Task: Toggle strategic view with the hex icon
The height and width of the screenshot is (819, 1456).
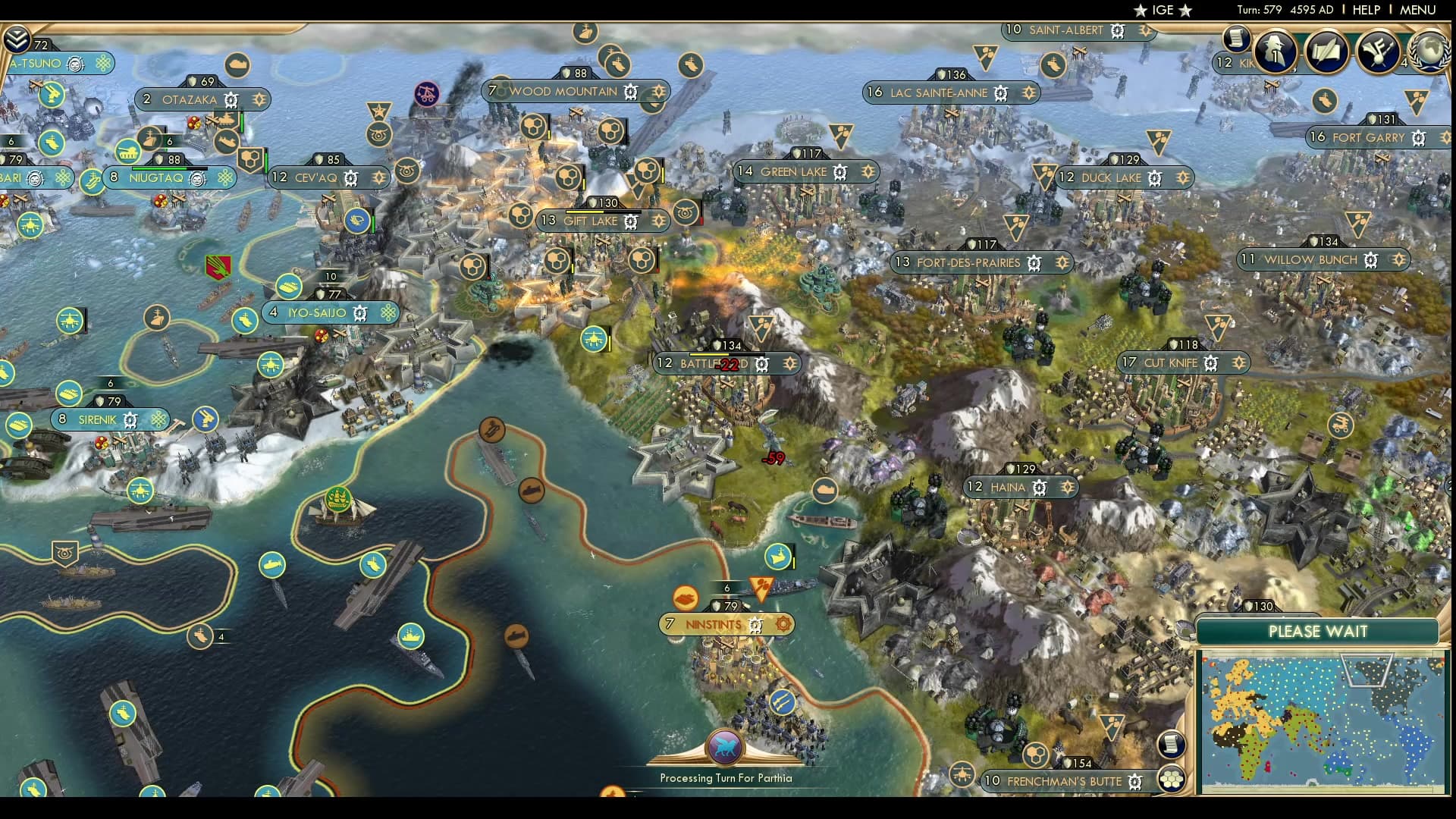Action: (1170, 779)
